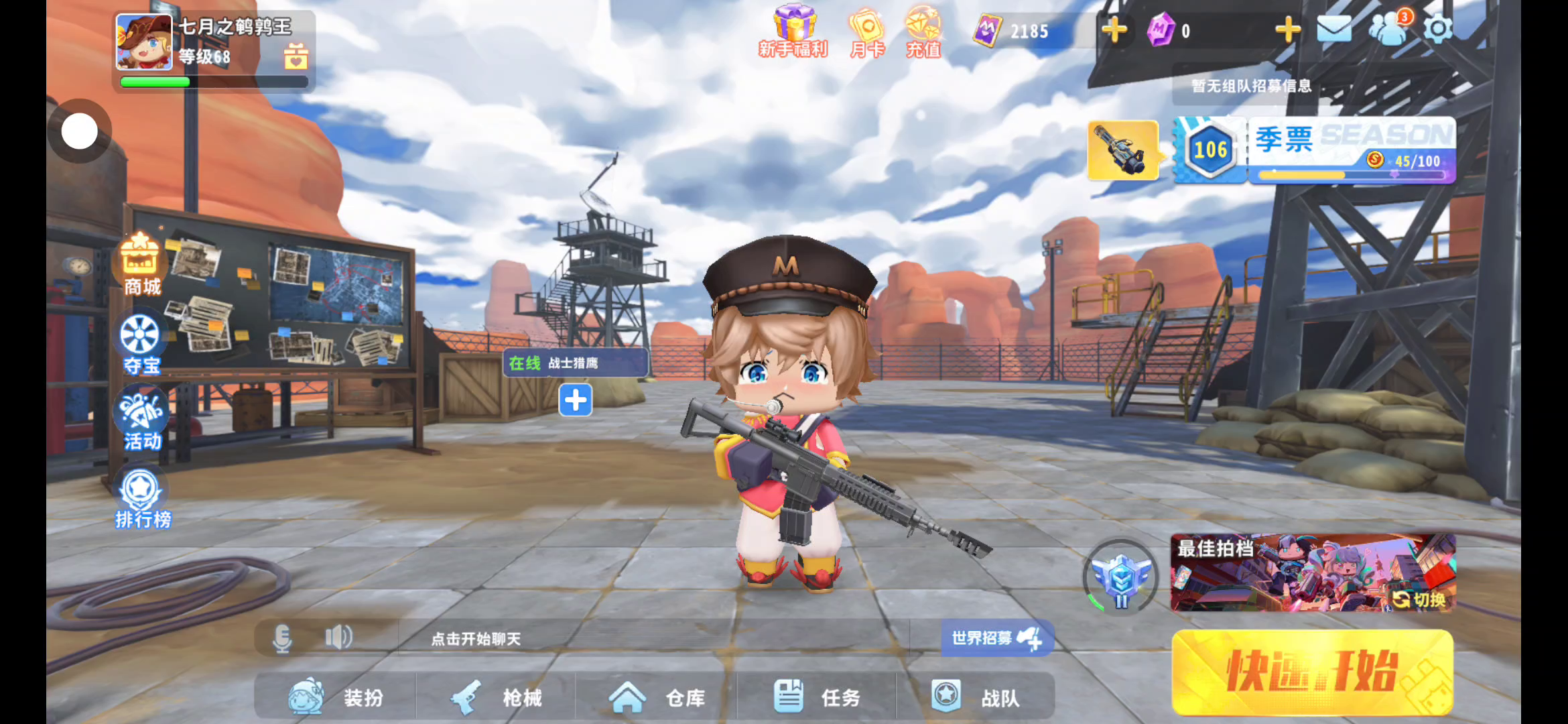Go to the 仓库 warehouse
Viewport: 1568px width, 724px height.
click(657, 697)
